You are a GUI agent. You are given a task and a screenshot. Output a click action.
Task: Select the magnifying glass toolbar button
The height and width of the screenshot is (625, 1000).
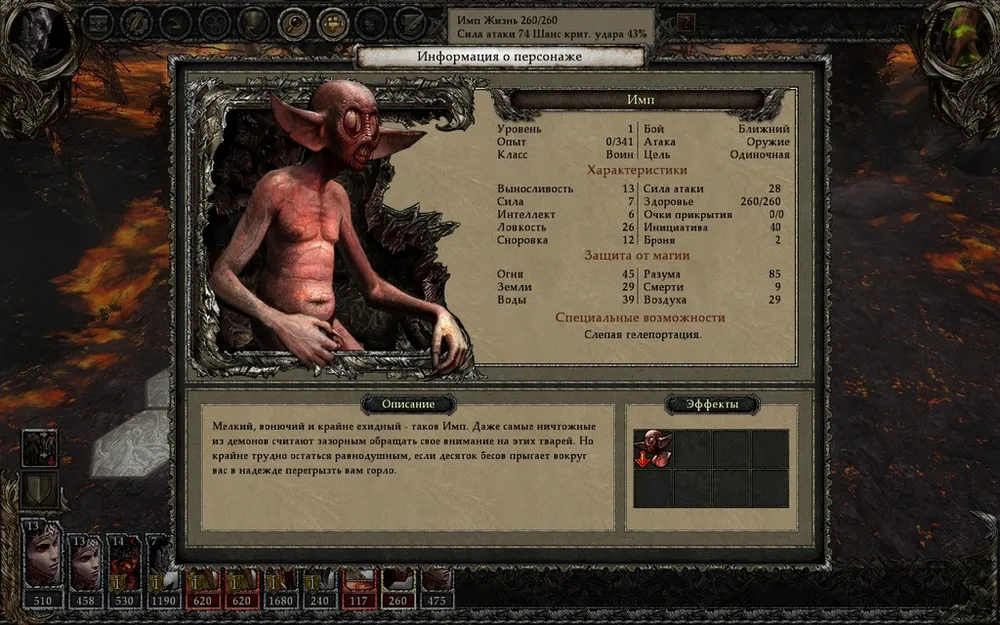coord(293,22)
